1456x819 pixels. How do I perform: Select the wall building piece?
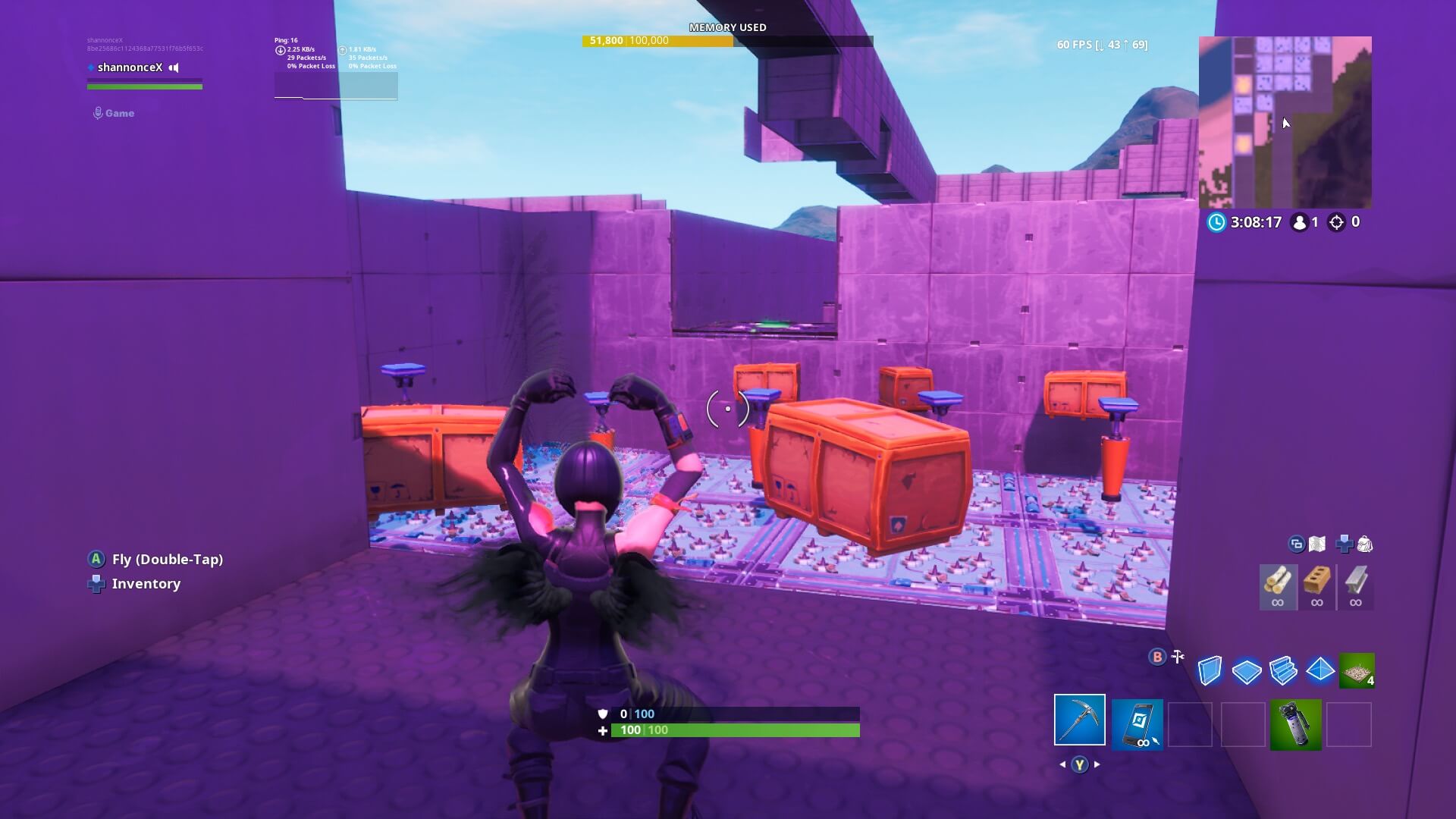[1210, 671]
